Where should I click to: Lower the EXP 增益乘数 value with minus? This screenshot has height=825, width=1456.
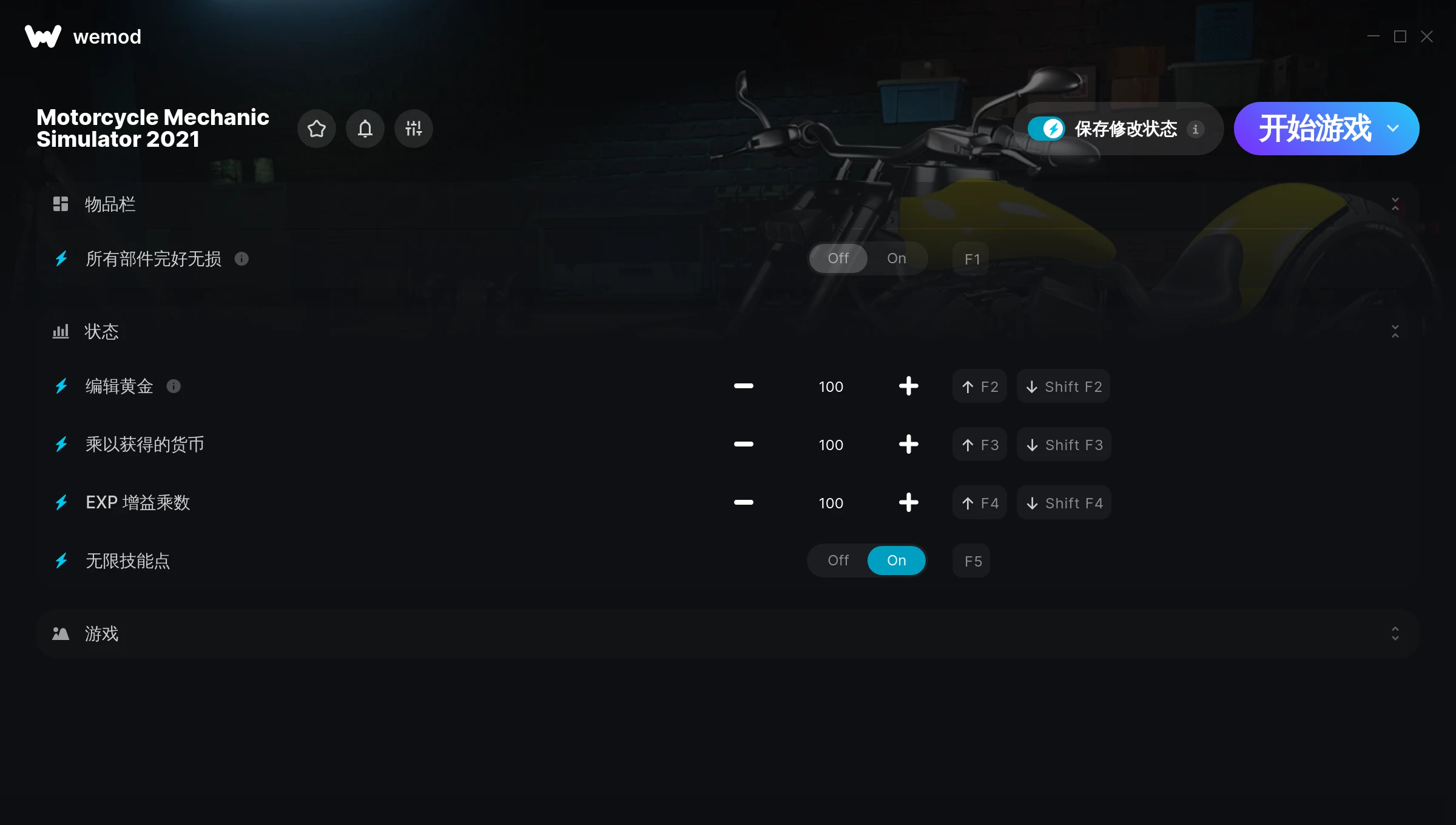[743, 503]
